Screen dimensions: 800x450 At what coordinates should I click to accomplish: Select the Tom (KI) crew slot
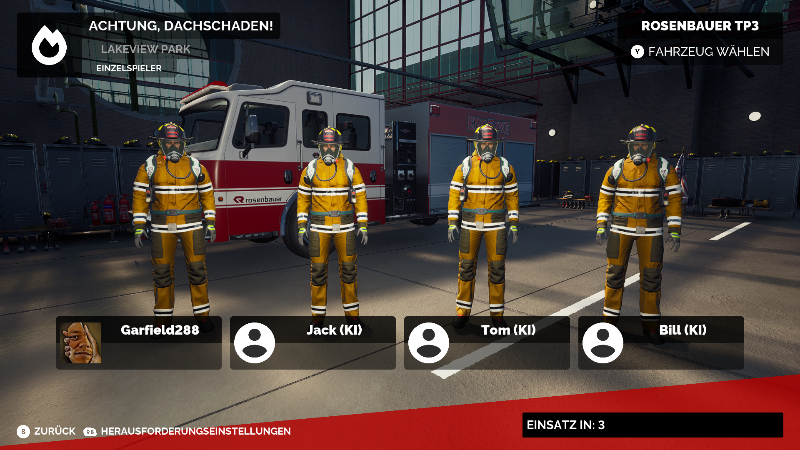[487, 342]
